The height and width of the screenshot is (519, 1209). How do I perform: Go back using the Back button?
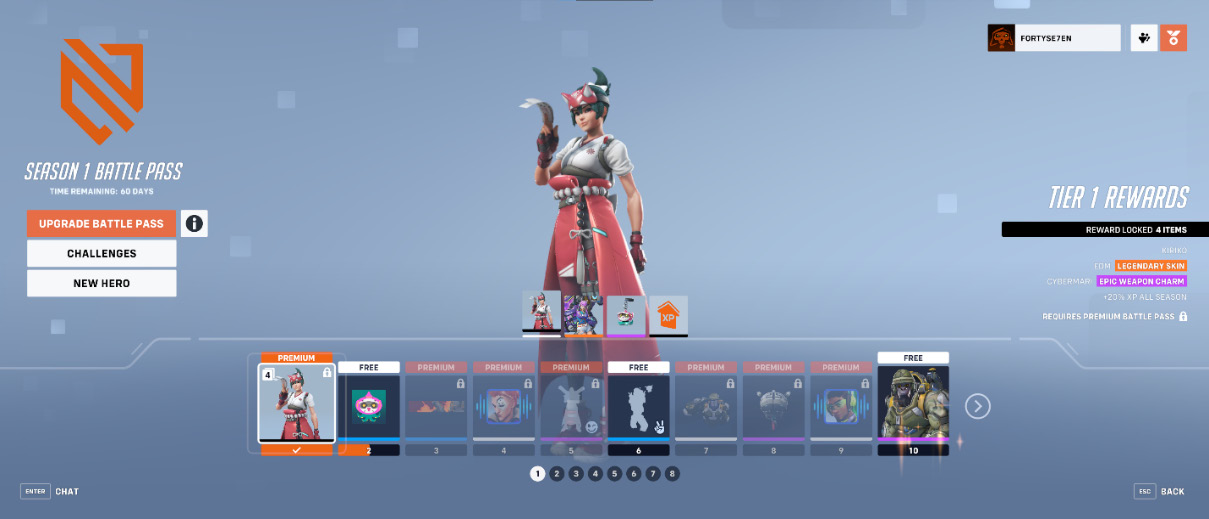click(1160, 492)
